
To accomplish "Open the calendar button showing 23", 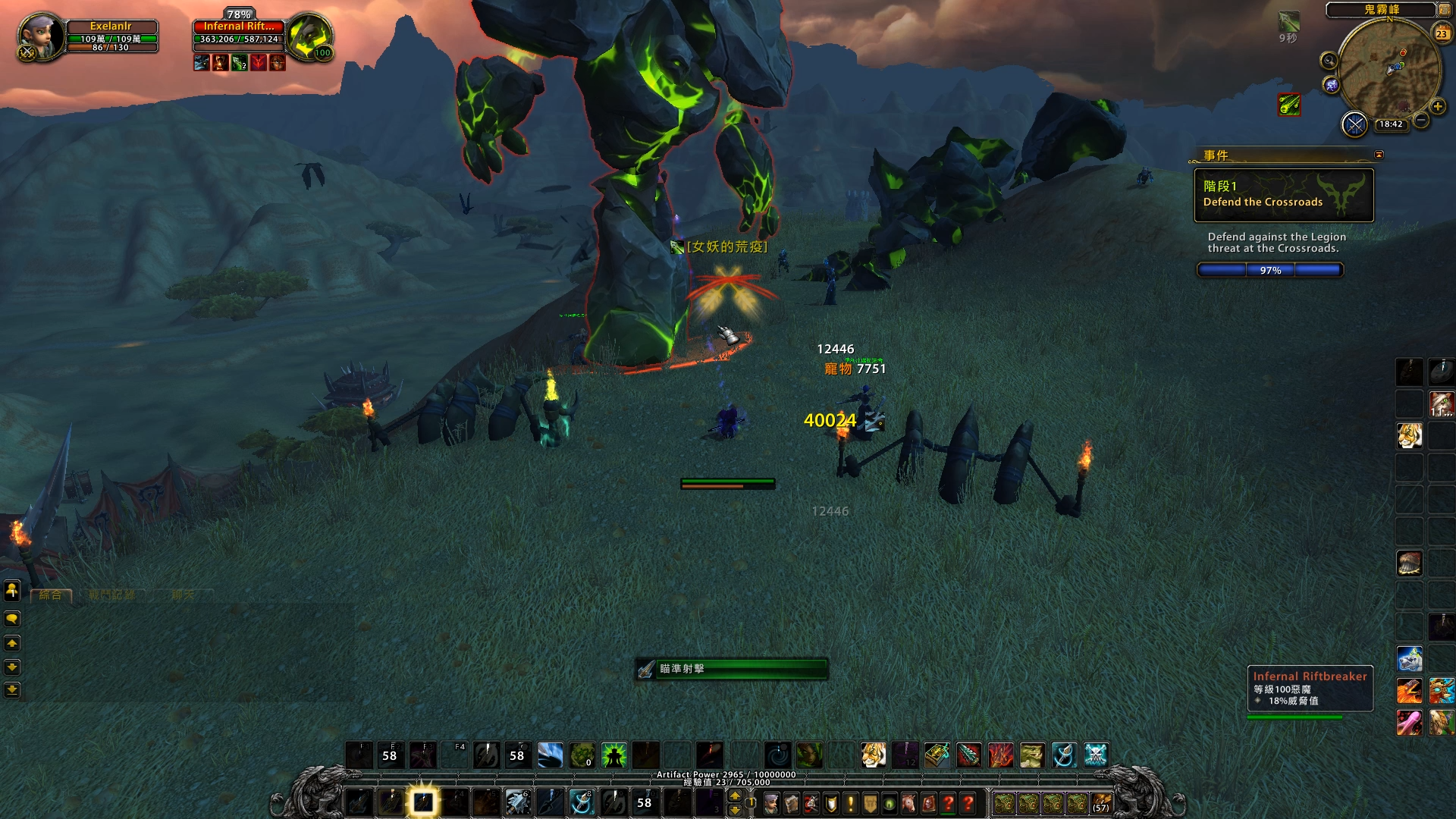I will pyautogui.click(x=1442, y=33).
